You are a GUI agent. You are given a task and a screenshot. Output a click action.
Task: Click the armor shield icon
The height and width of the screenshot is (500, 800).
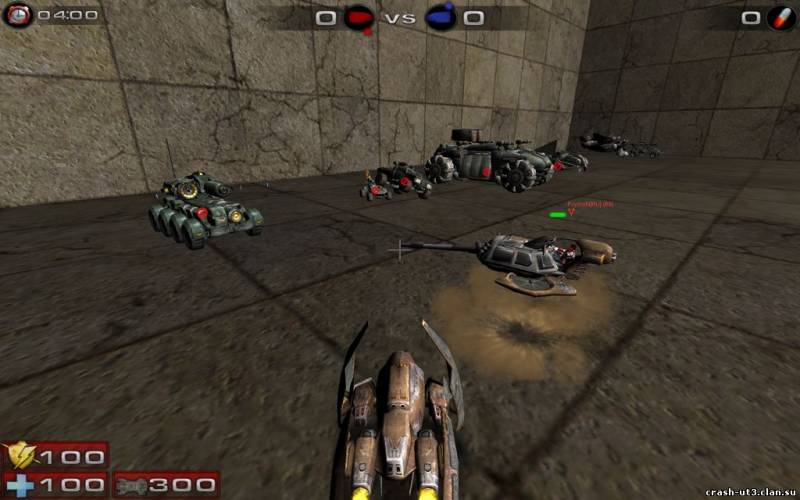(20, 457)
